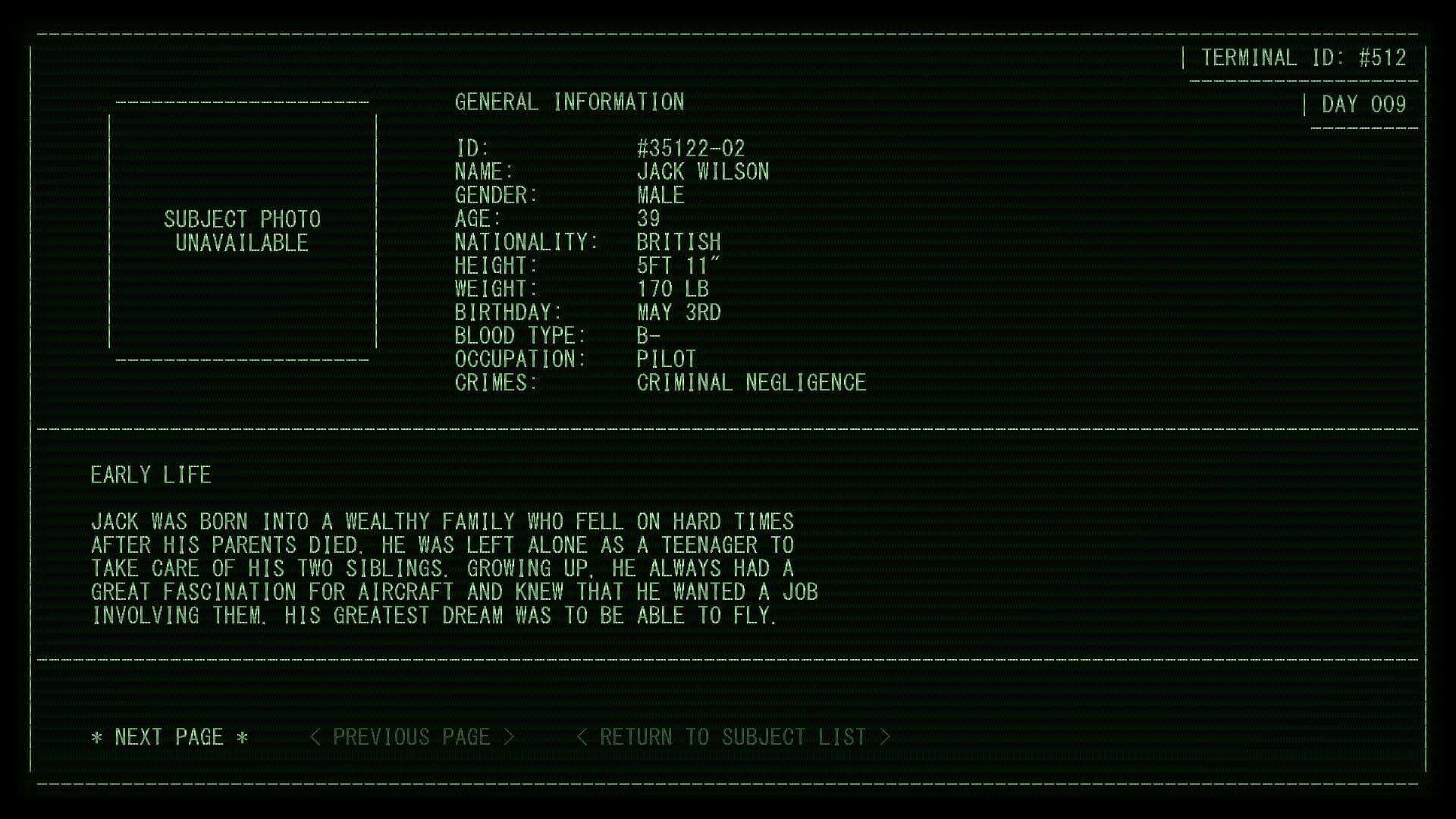This screenshot has height=819, width=1456.
Task: Click the EARLY LIFE biography paragraph text
Action: (x=453, y=569)
